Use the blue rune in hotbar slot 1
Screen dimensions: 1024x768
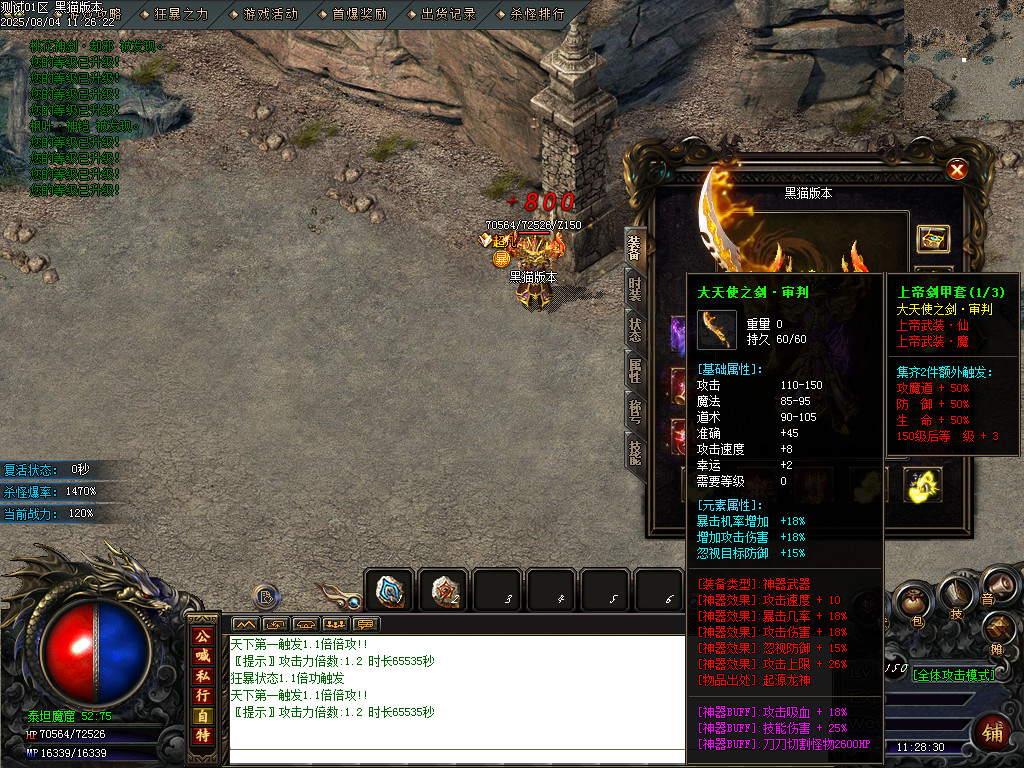click(x=390, y=591)
